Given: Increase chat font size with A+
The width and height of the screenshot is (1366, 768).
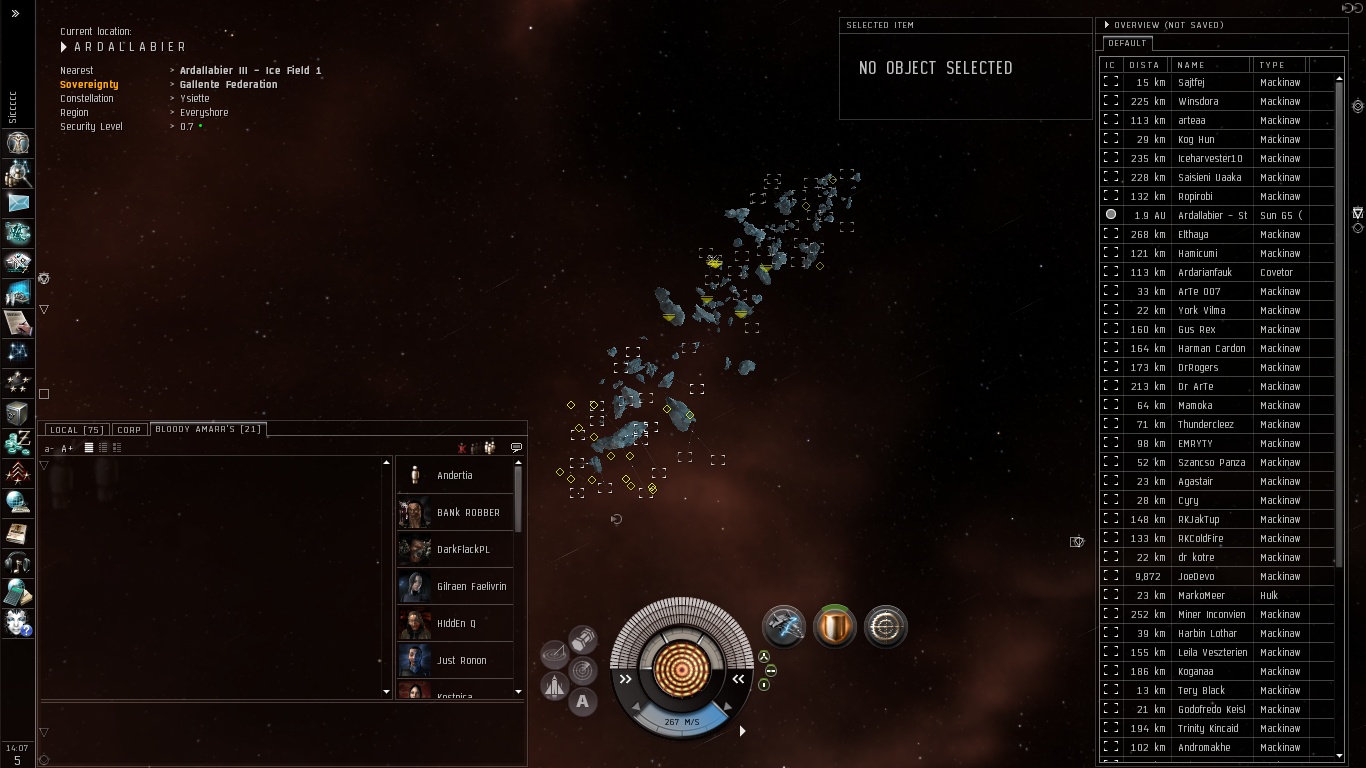Looking at the screenshot, I should [67, 449].
